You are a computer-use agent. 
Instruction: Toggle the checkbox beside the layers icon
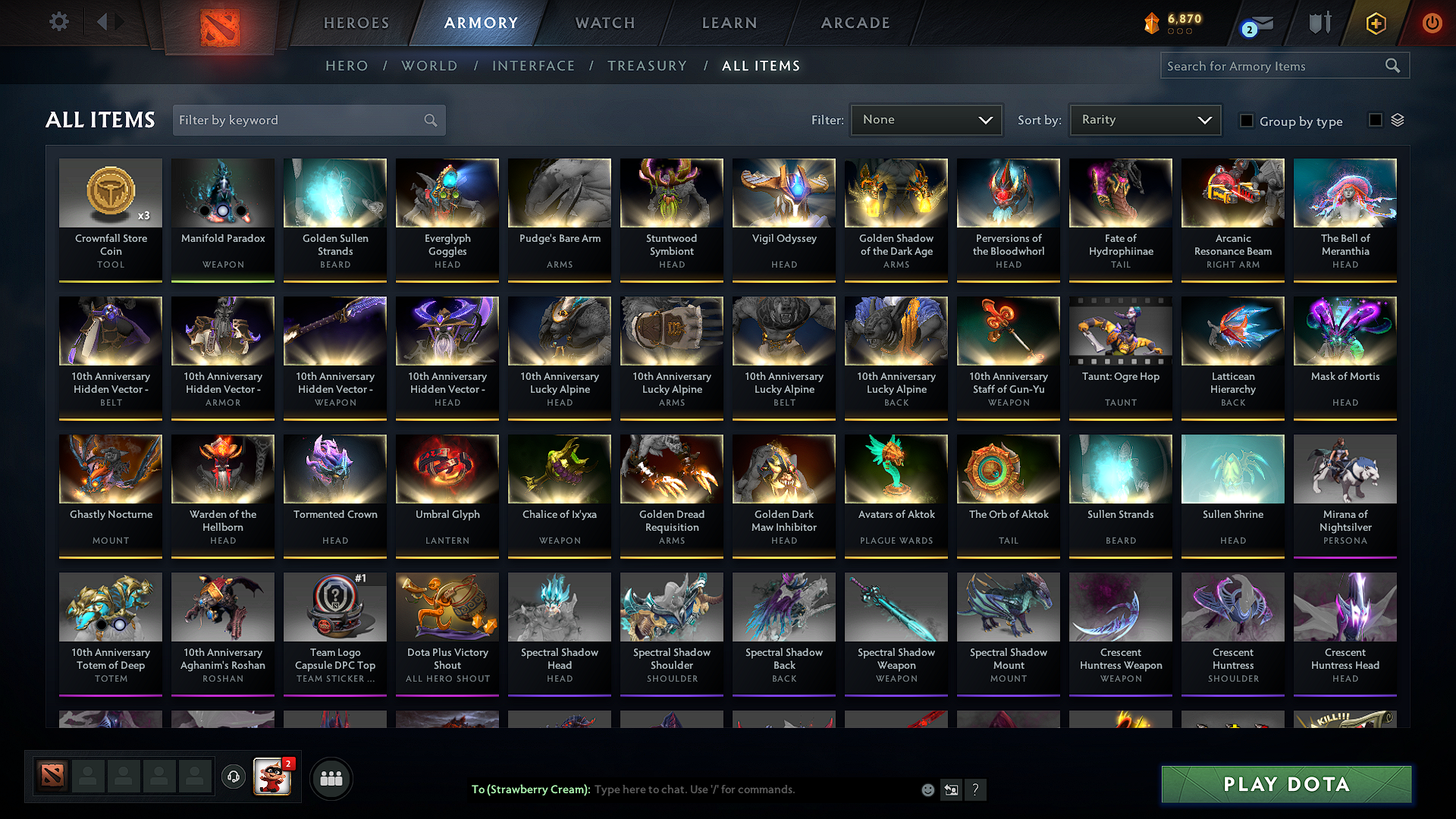(x=1374, y=120)
